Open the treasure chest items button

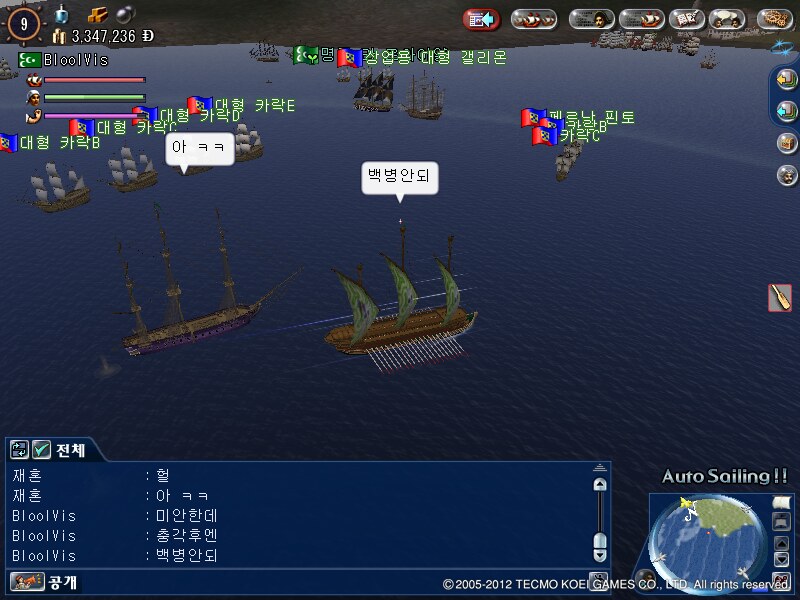(x=787, y=143)
